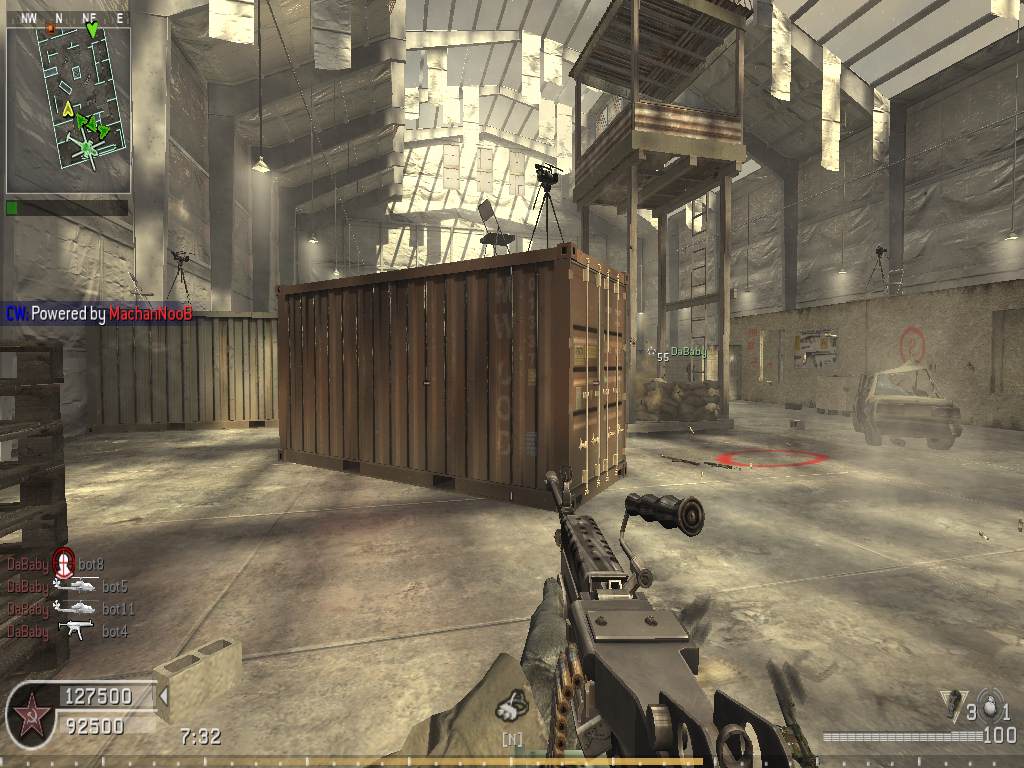Select the yellow player arrow on minimap

tap(67, 108)
